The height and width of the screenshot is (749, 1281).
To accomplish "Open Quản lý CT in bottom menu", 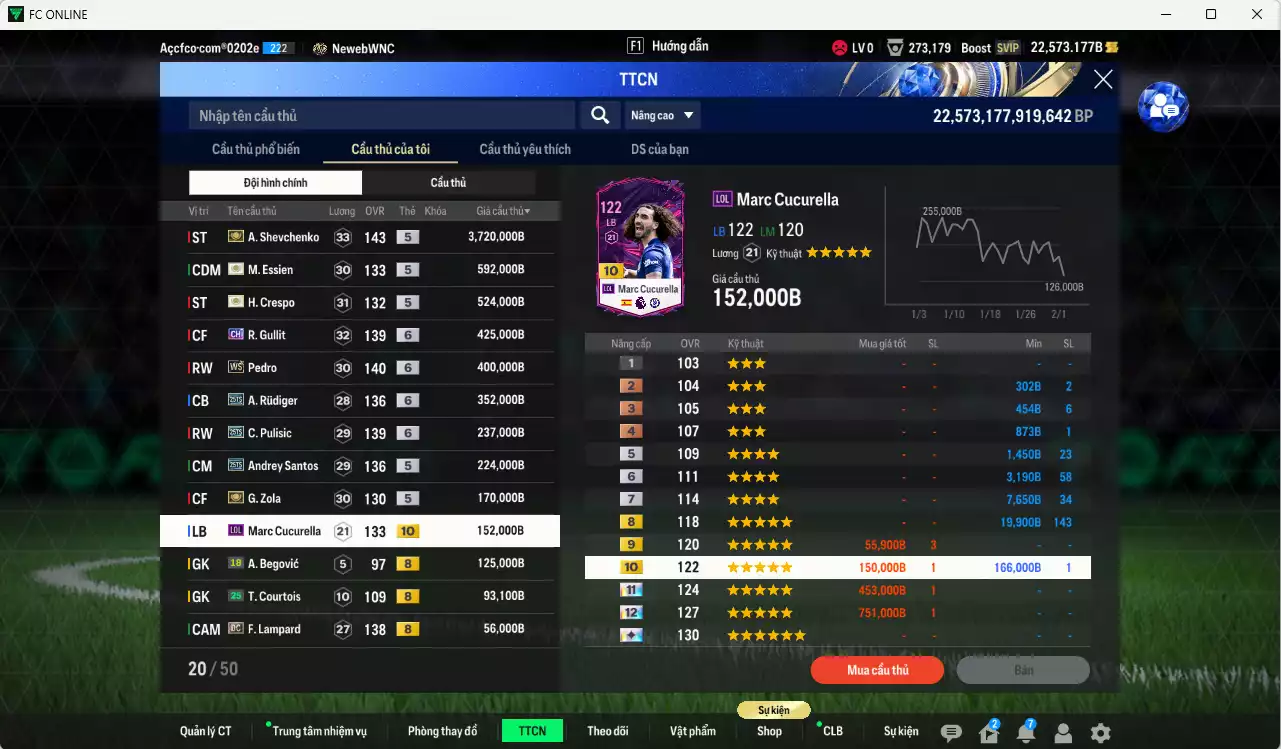I will (205, 731).
